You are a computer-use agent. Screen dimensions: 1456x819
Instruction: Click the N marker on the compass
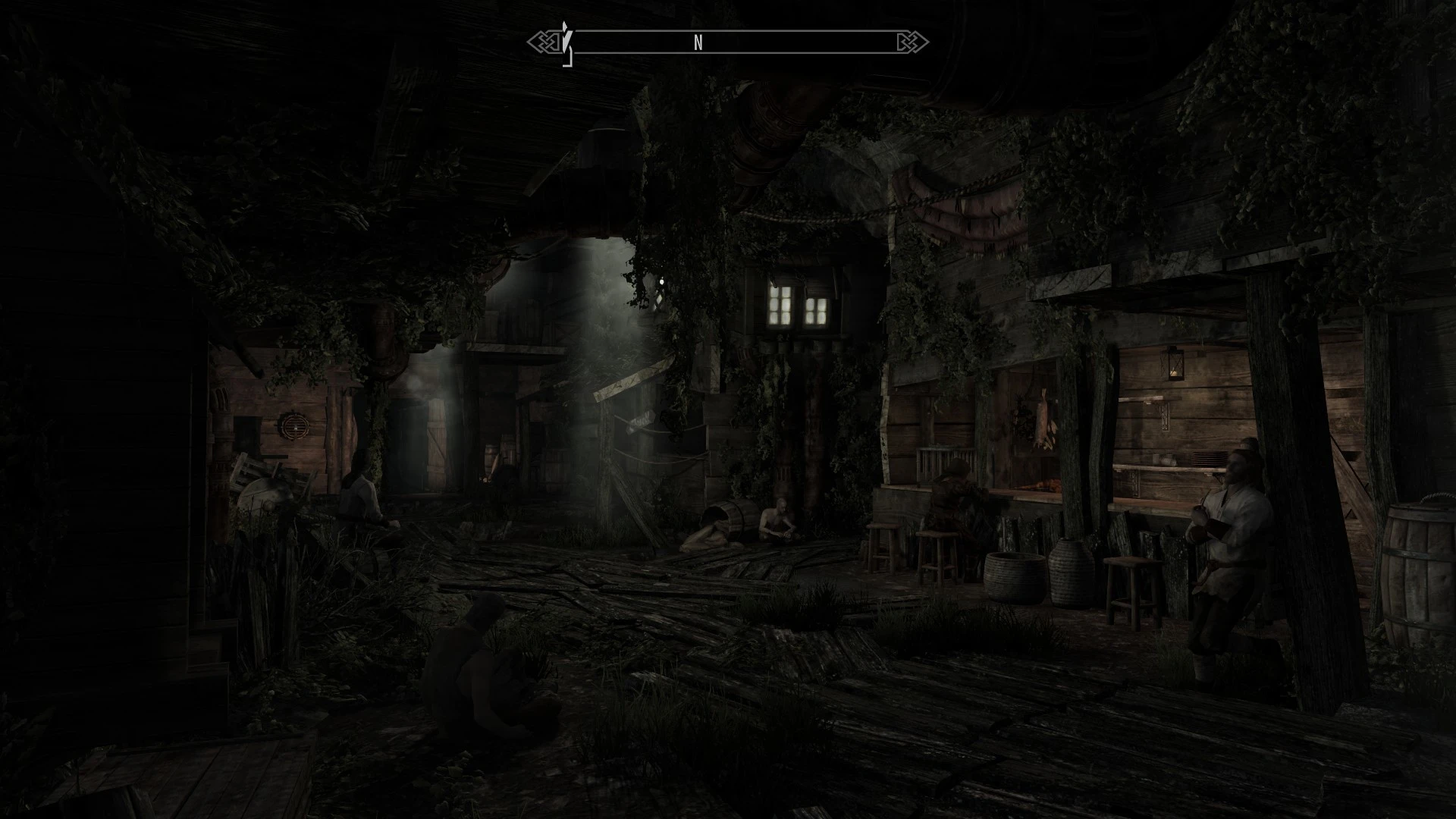(x=698, y=43)
